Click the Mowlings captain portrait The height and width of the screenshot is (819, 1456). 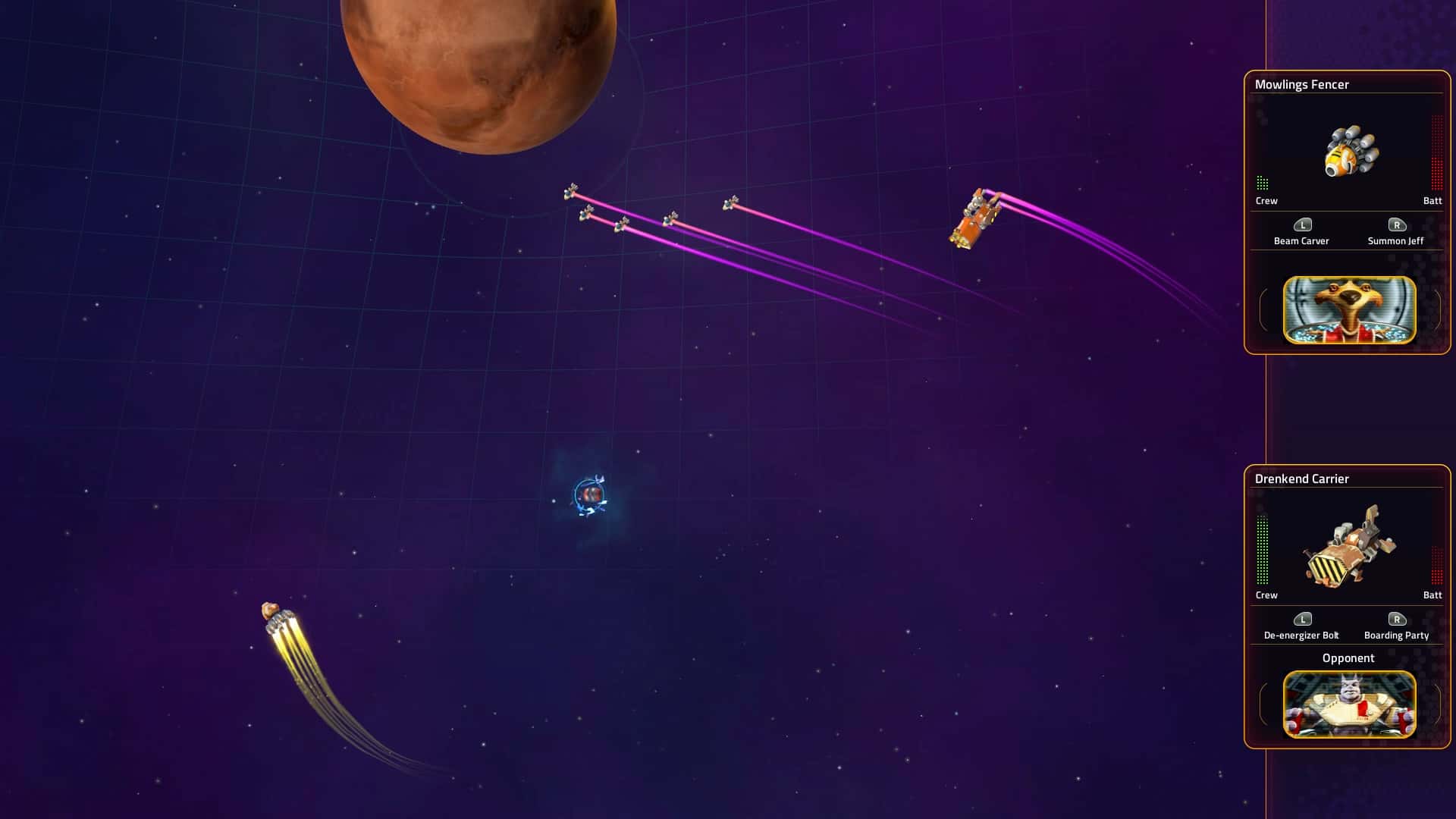[1347, 309]
